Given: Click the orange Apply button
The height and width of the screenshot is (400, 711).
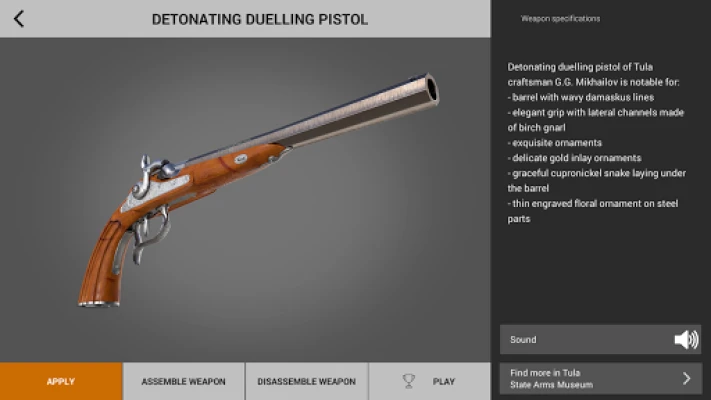Looking at the screenshot, I should [61, 381].
